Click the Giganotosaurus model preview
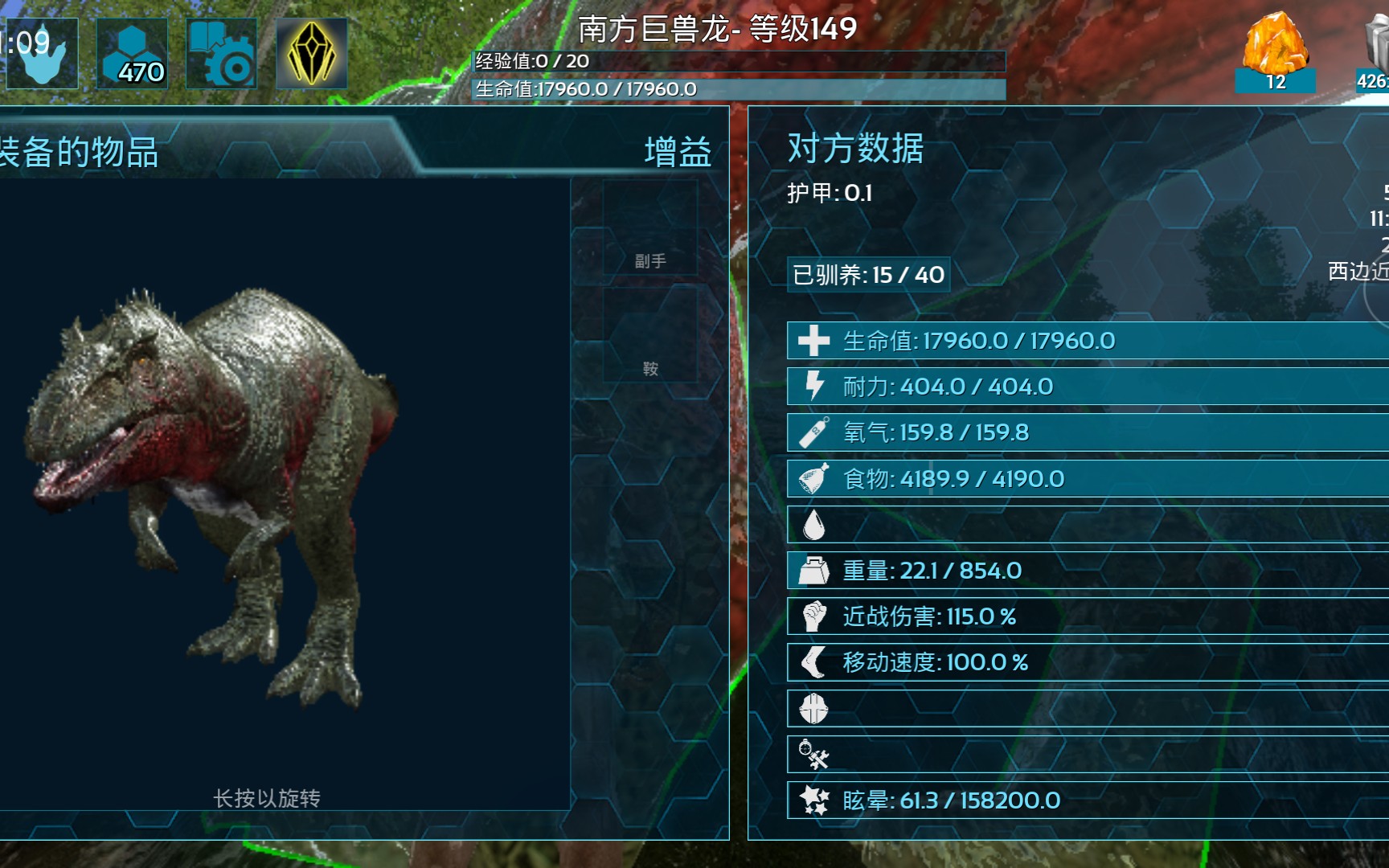This screenshot has width=1389, height=868. pos(217,490)
